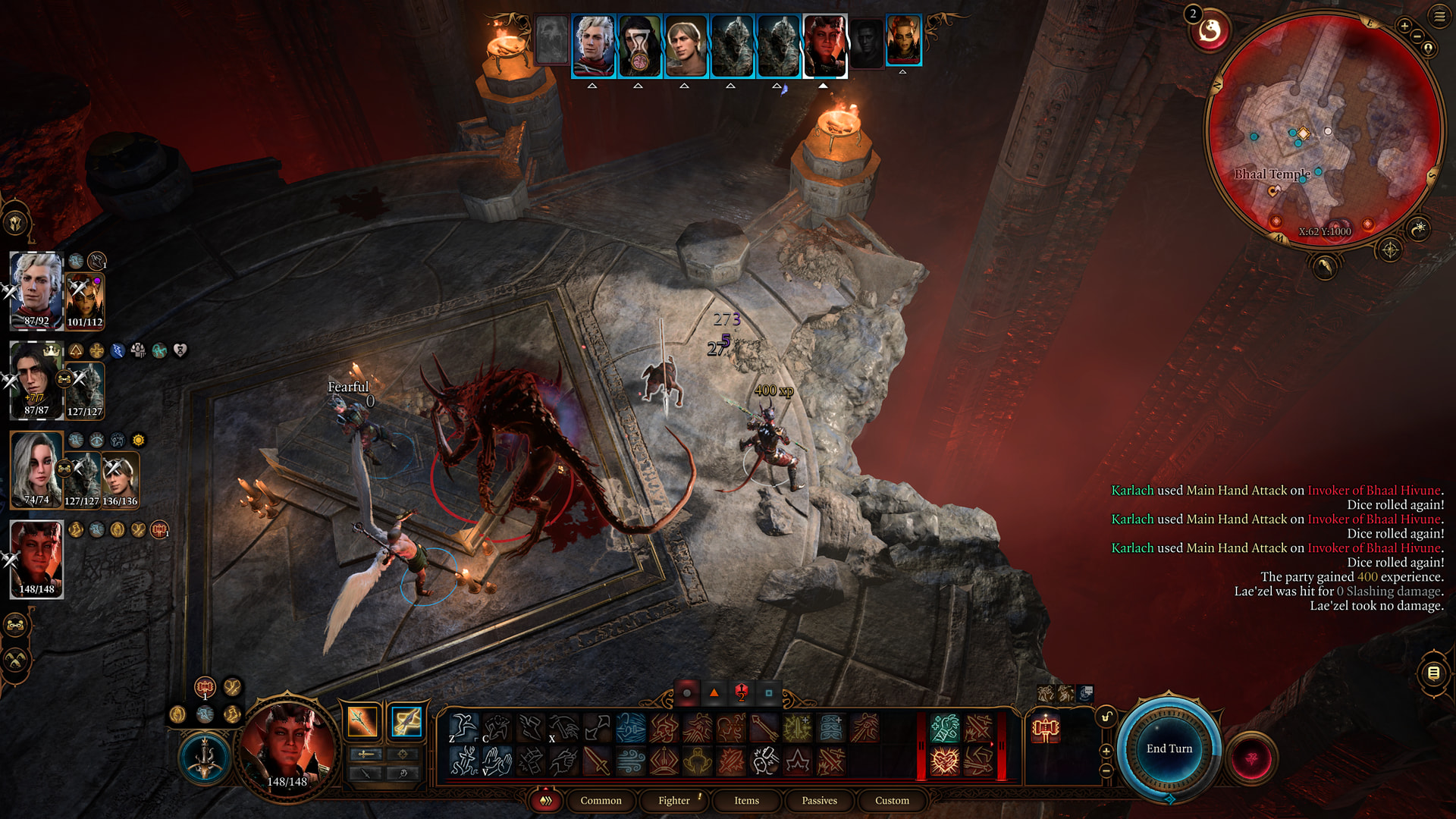Click the Bhaal Temple minimap

1323,129
